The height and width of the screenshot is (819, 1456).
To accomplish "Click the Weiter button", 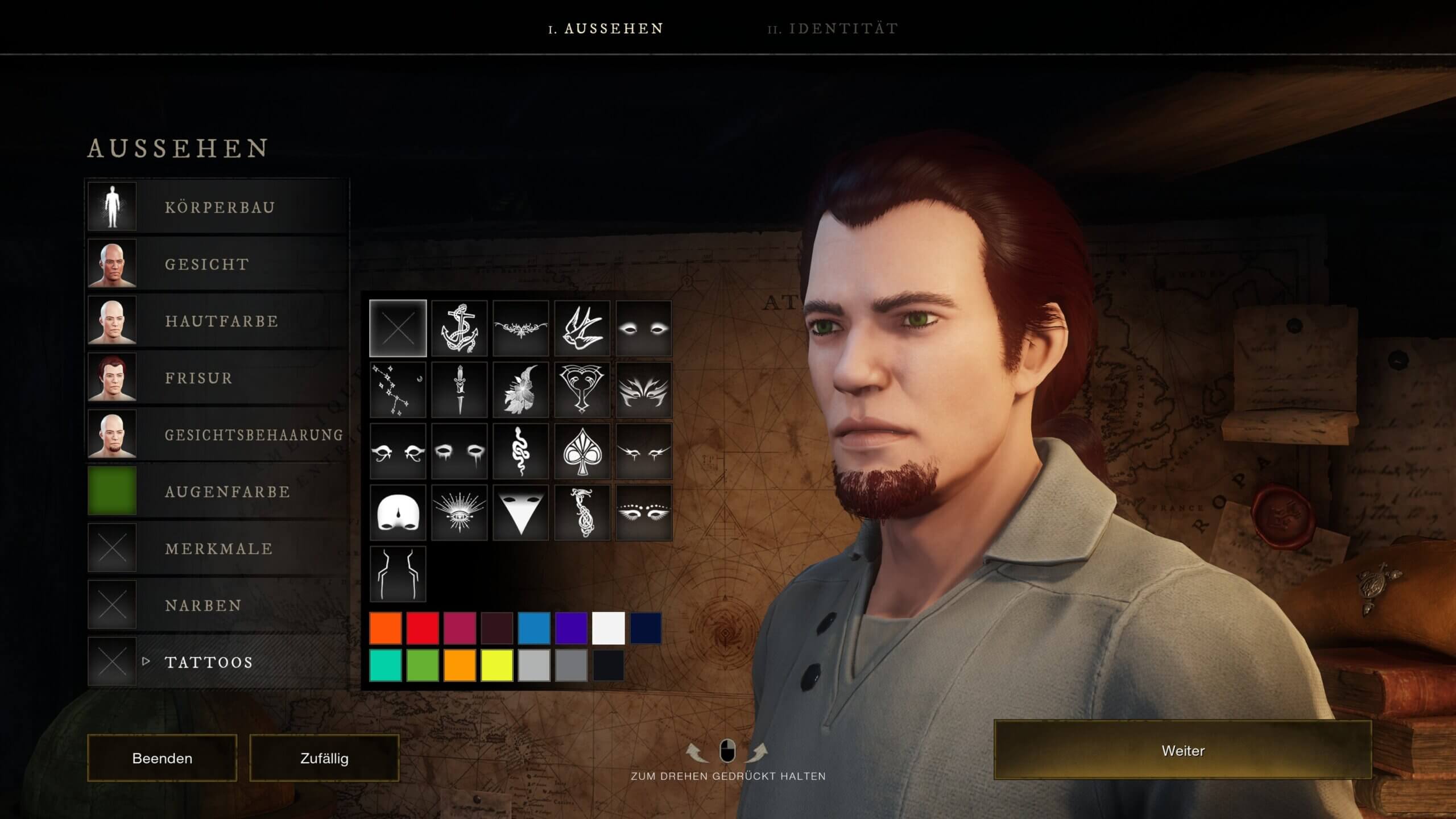I will click(x=1182, y=750).
